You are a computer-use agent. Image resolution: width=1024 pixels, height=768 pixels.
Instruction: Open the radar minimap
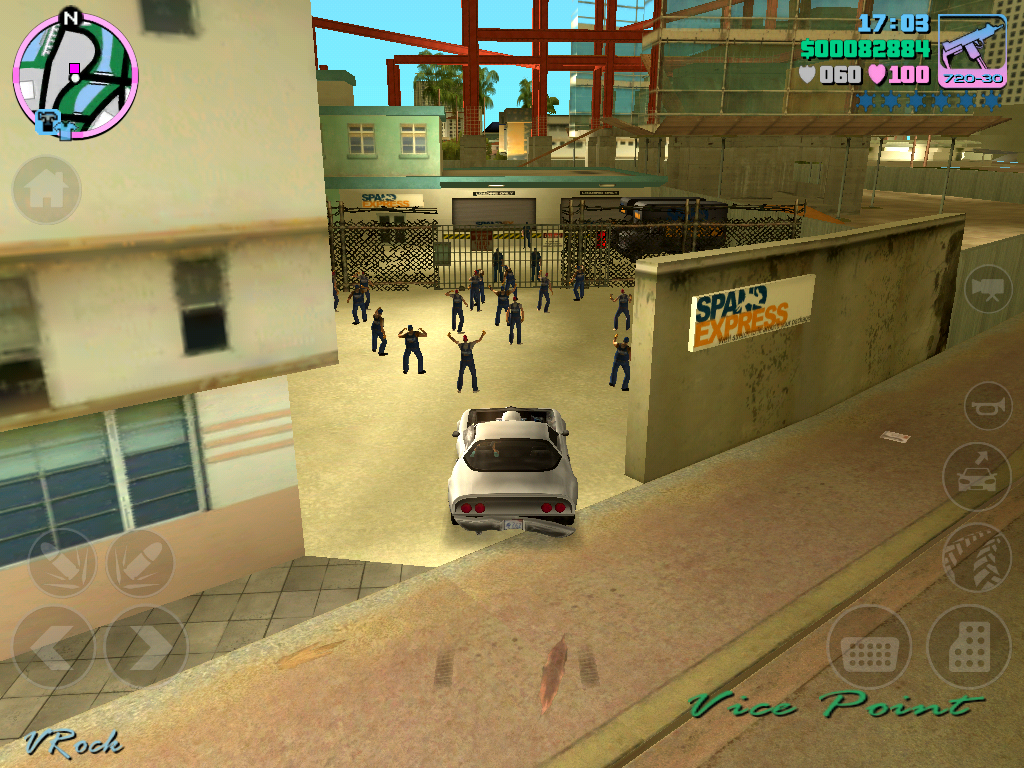(75, 76)
